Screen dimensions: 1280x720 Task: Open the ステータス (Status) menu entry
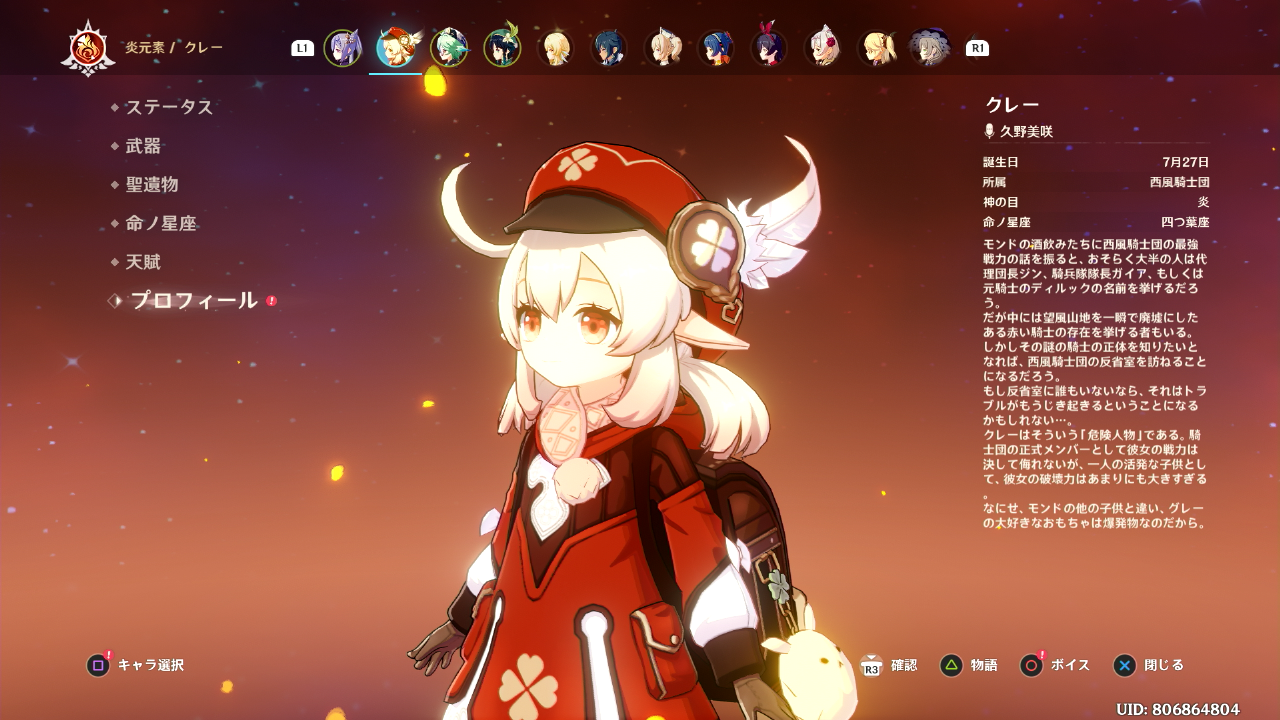tap(169, 107)
